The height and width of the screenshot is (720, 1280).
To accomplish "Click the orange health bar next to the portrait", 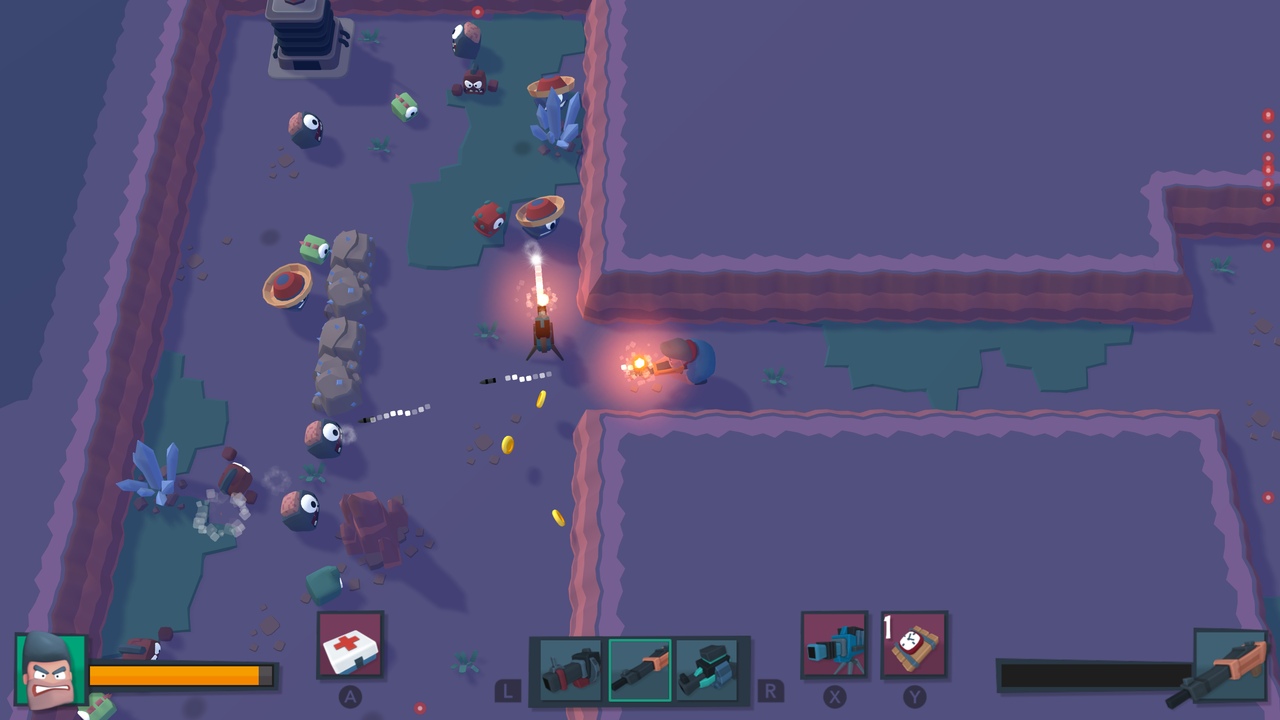I will coord(180,676).
